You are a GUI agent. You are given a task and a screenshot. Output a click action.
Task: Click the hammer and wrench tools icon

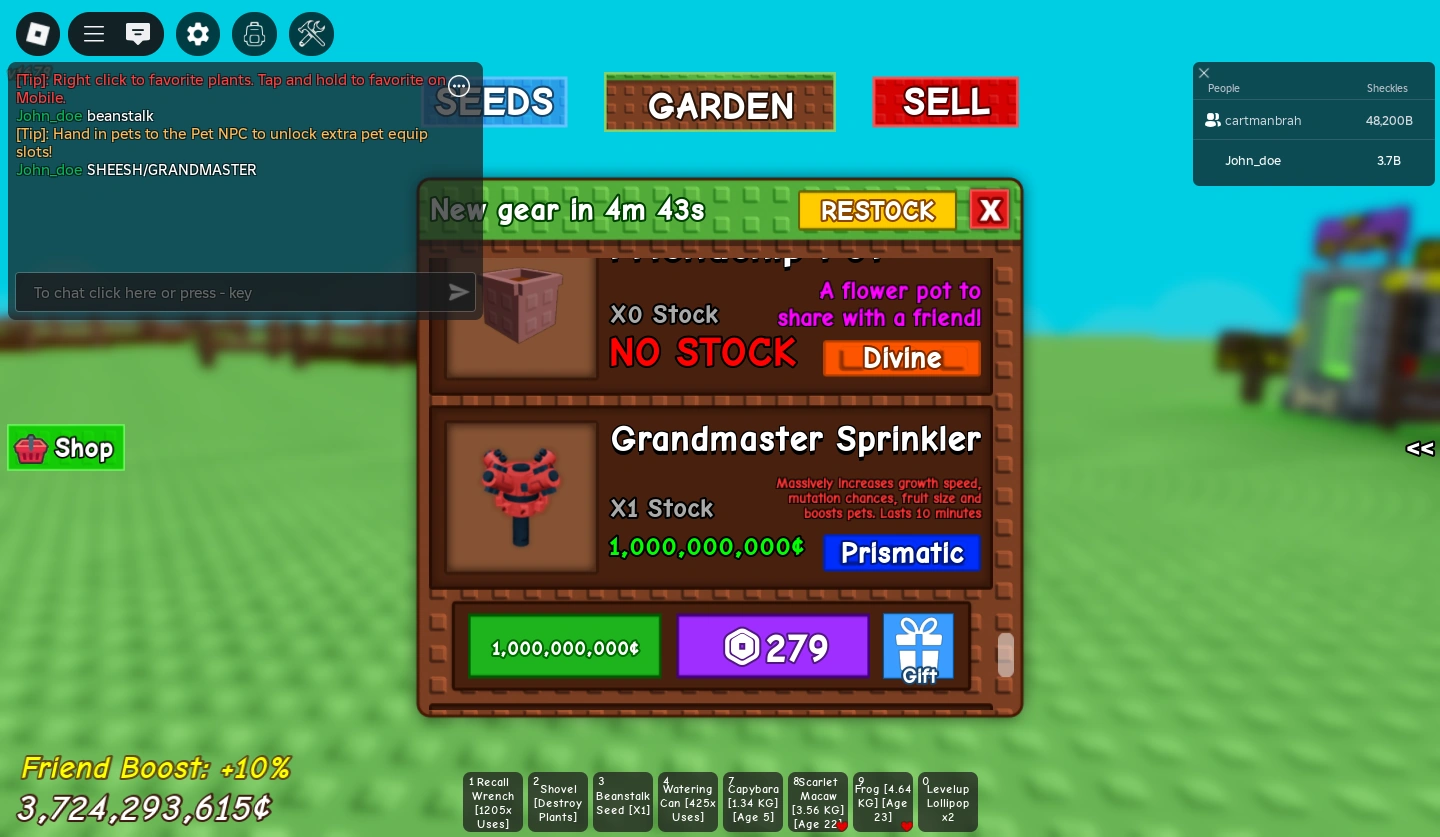(x=311, y=33)
